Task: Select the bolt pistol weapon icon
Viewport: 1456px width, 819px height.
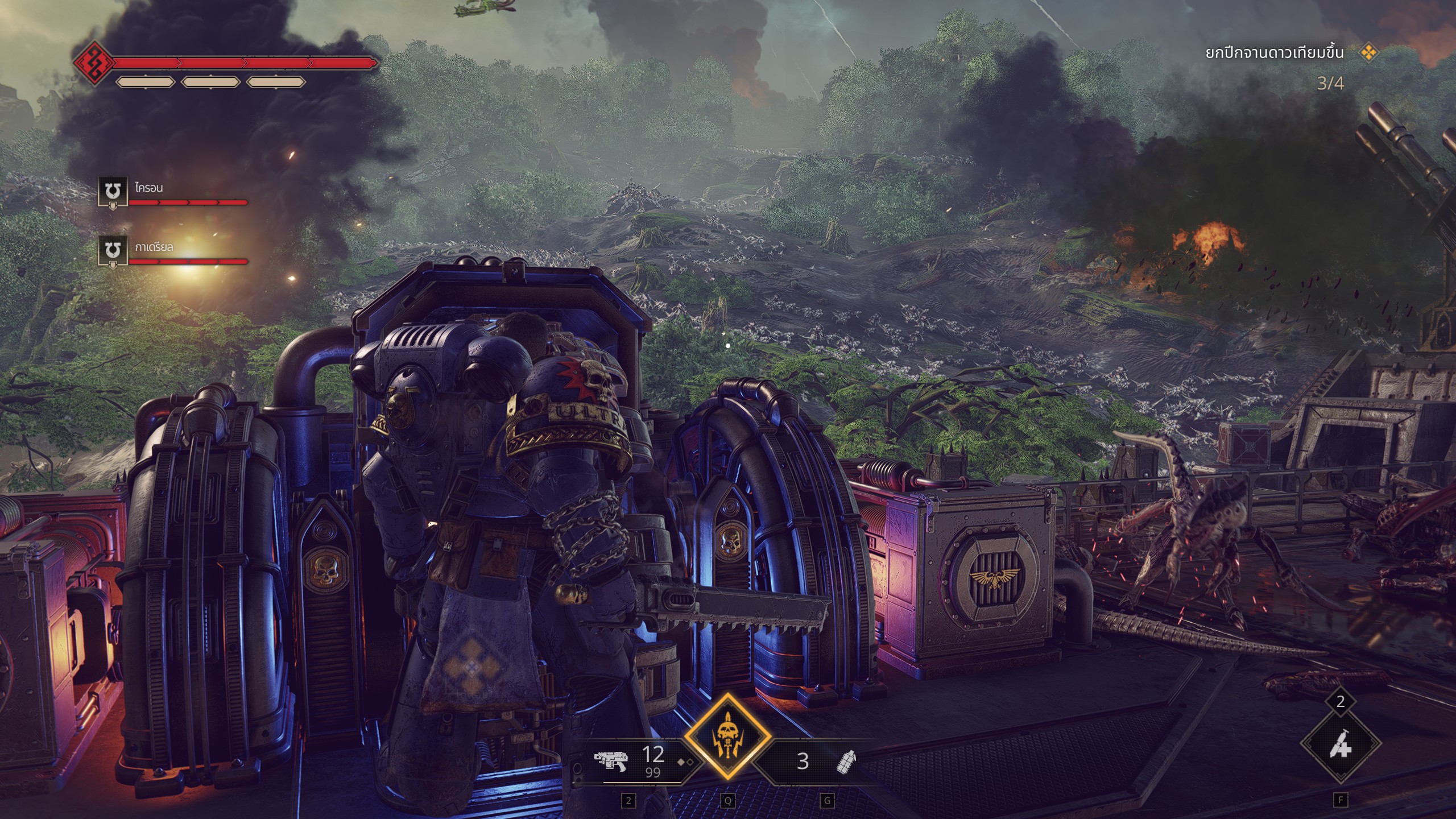Action: pyautogui.click(x=610, y=760)
